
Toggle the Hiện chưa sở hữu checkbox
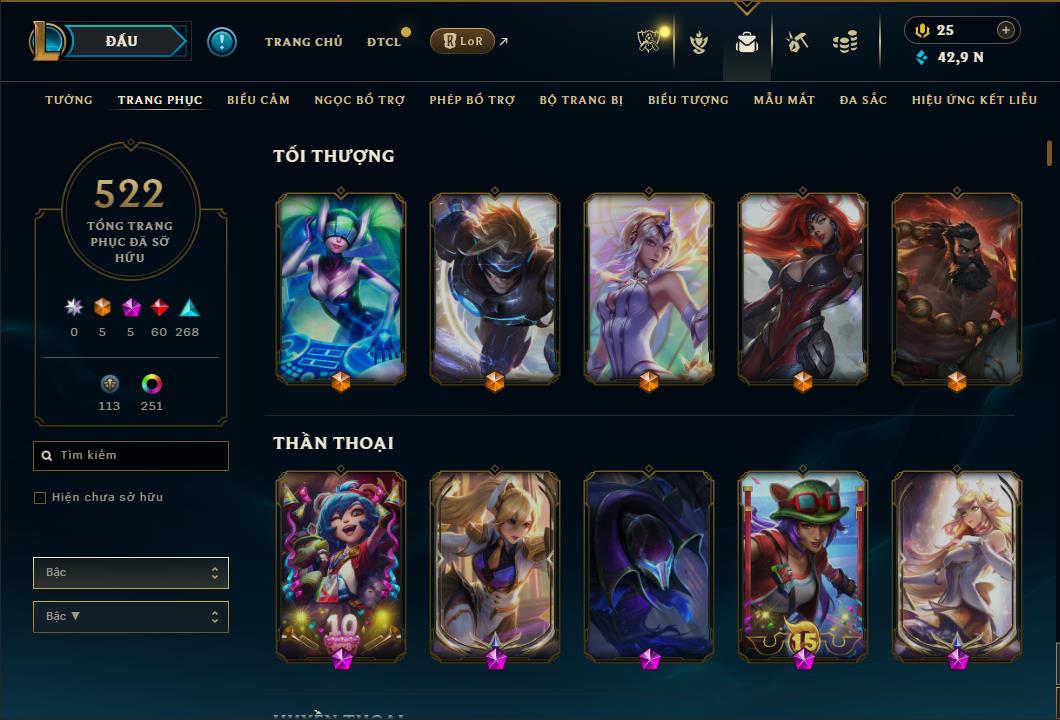[40, 498]
